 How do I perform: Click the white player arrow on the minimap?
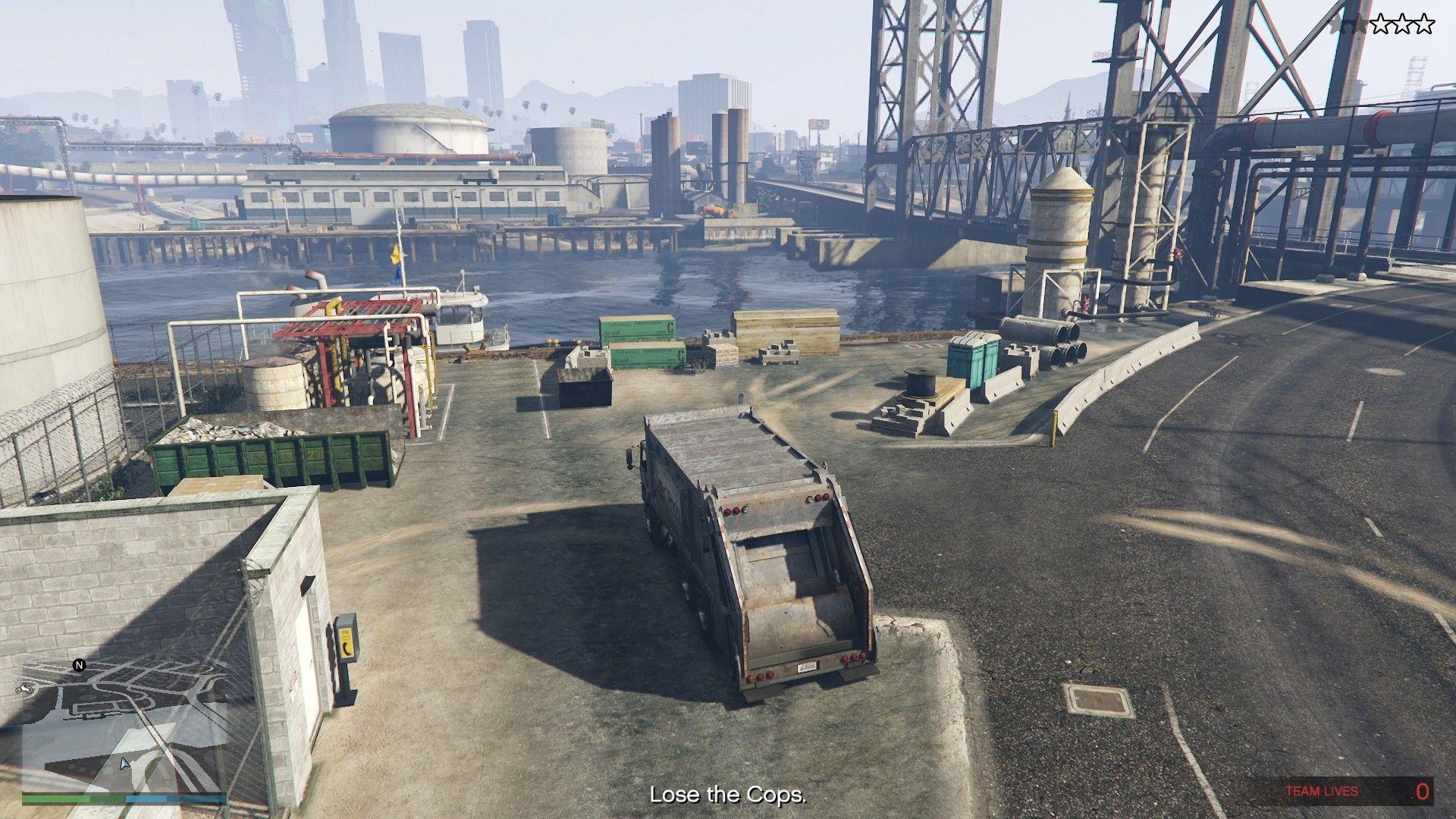coord(124,764)
